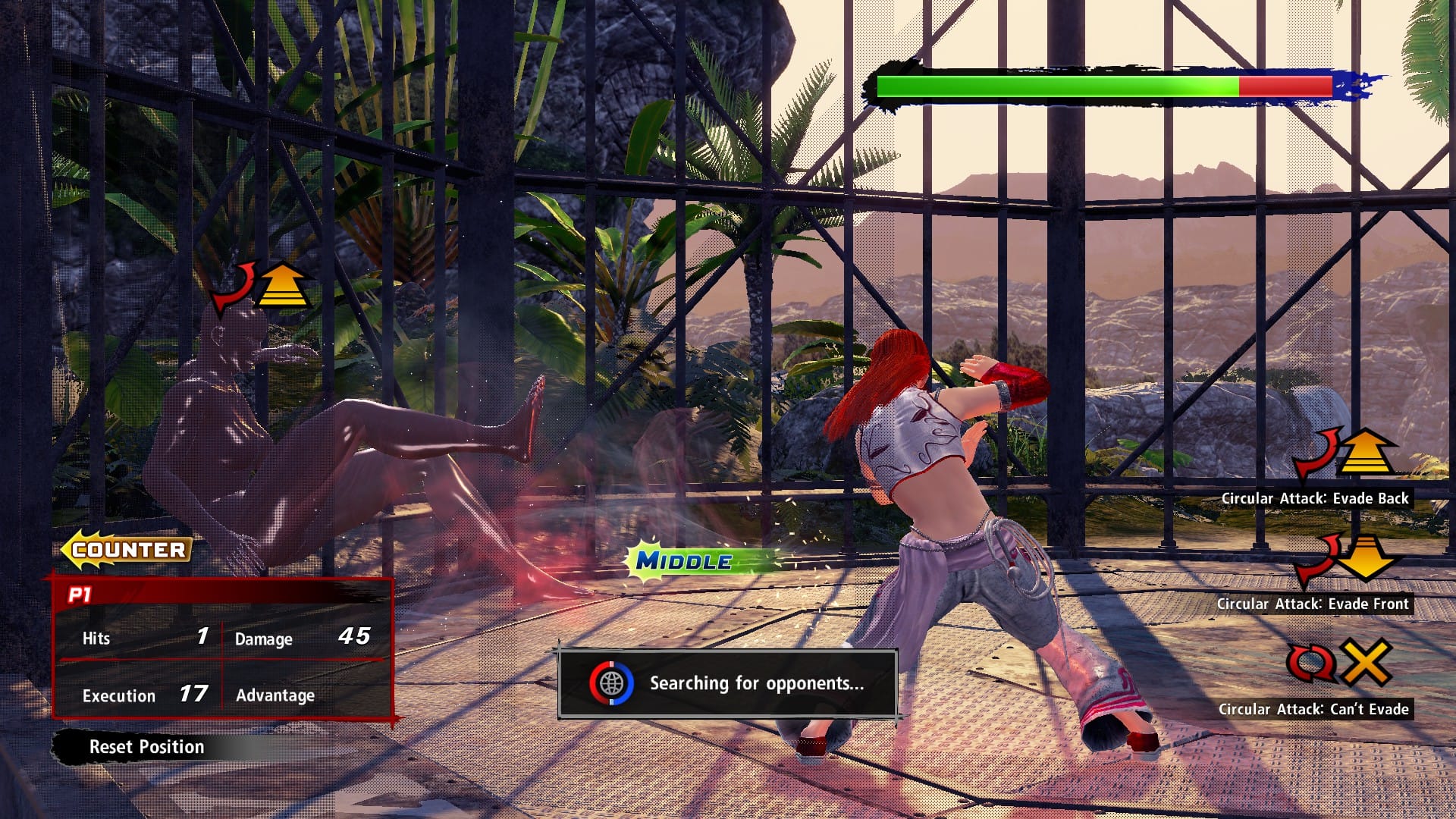Select the Circular Attack: Evade Back legend entry

click(1315, 498)
